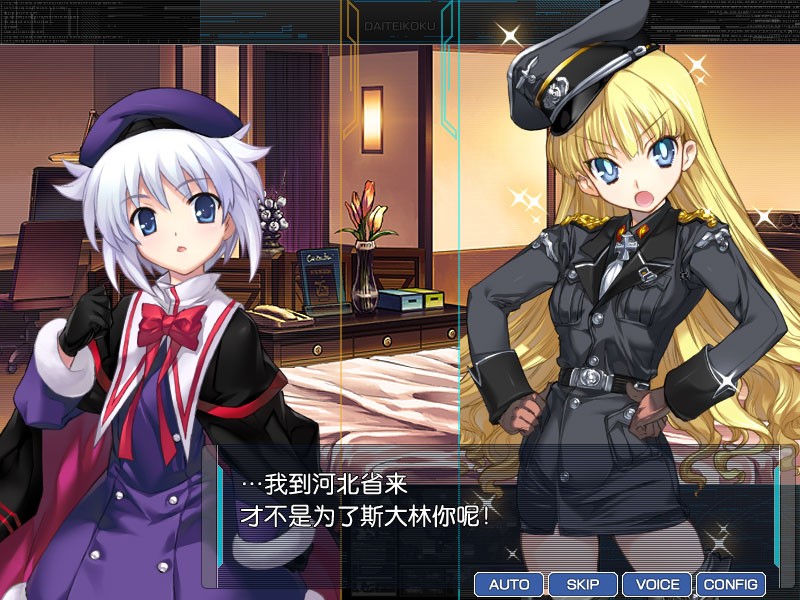Enable AUTO dialogue advance mode
This screenshot has height=600, width=800.
coord(509,584)
